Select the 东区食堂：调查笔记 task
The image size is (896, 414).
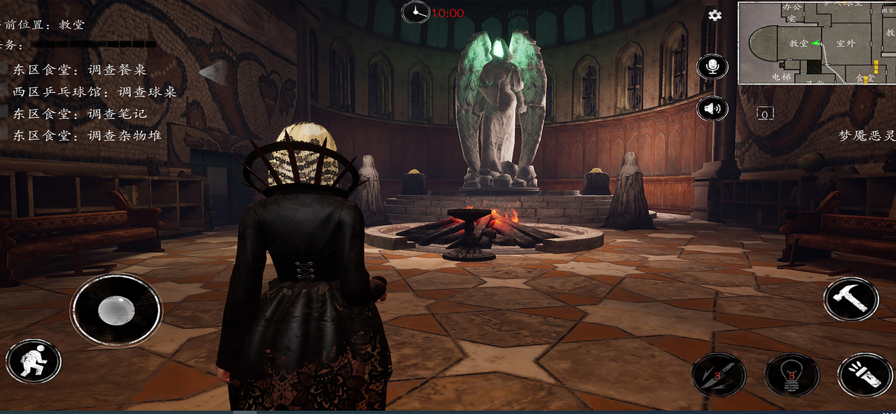click(x=80, y=114)
